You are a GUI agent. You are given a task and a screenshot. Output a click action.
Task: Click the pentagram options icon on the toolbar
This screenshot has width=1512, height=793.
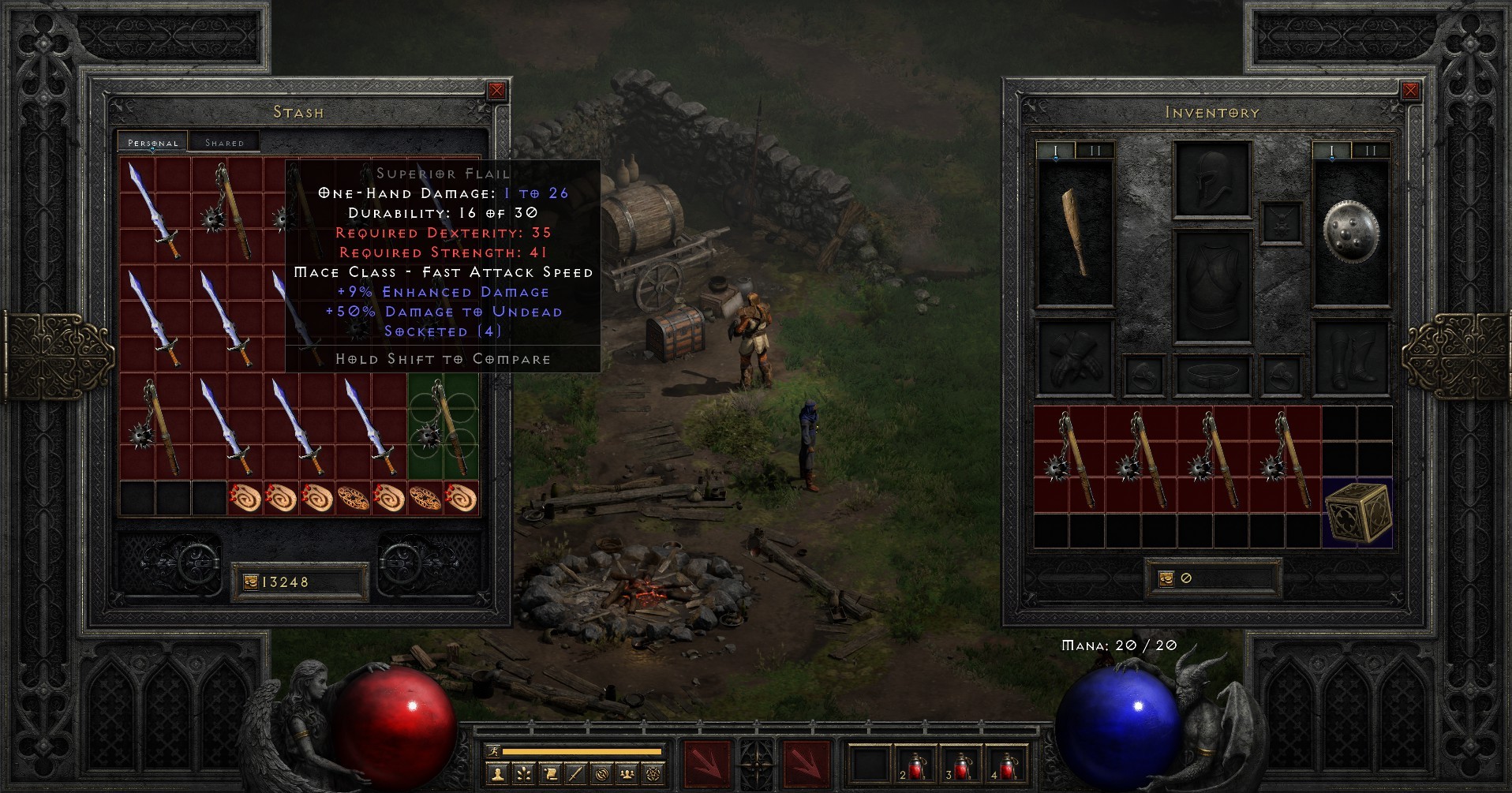pos(654,775)
